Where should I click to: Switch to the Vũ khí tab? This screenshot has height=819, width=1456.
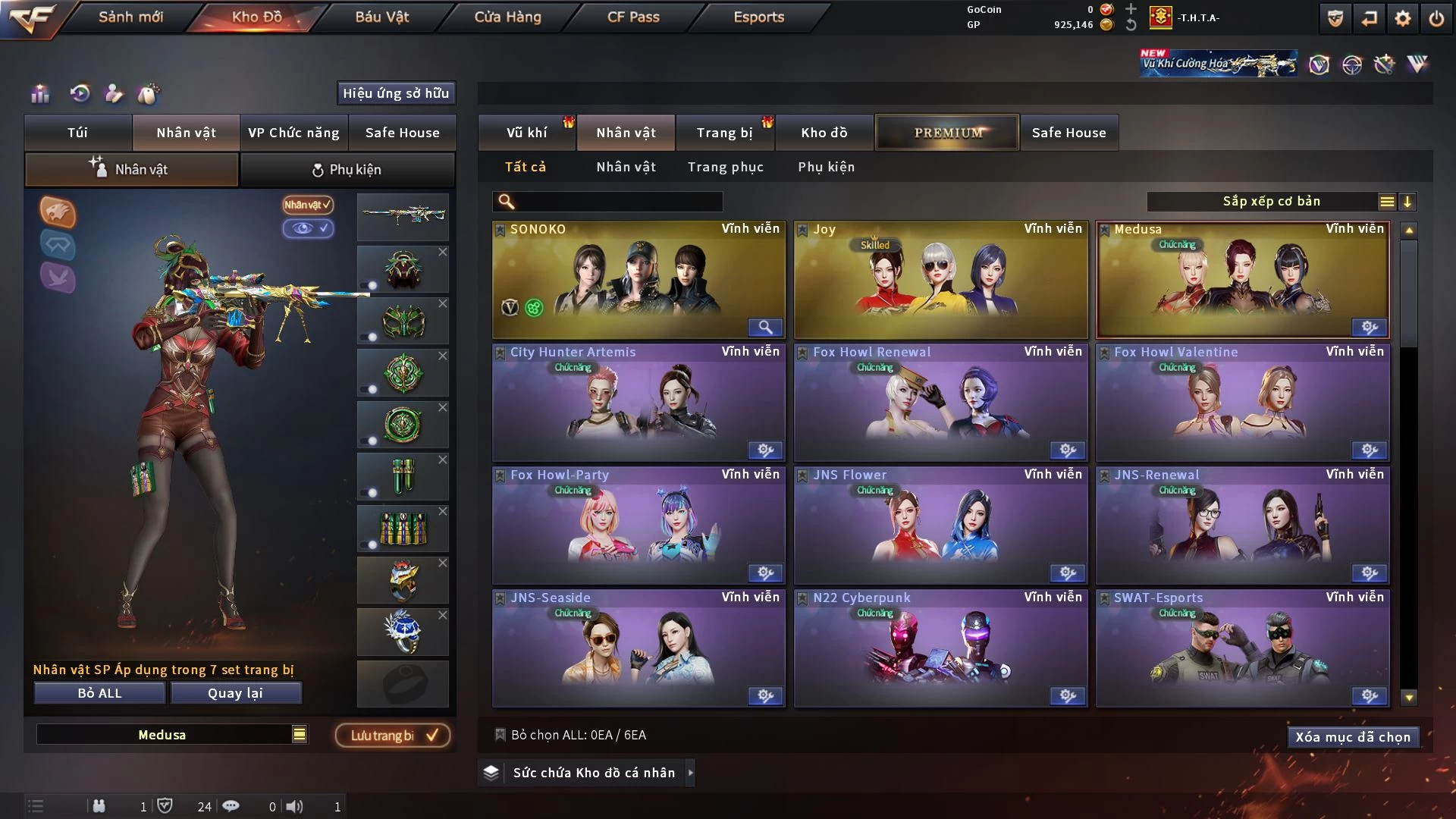526,133
